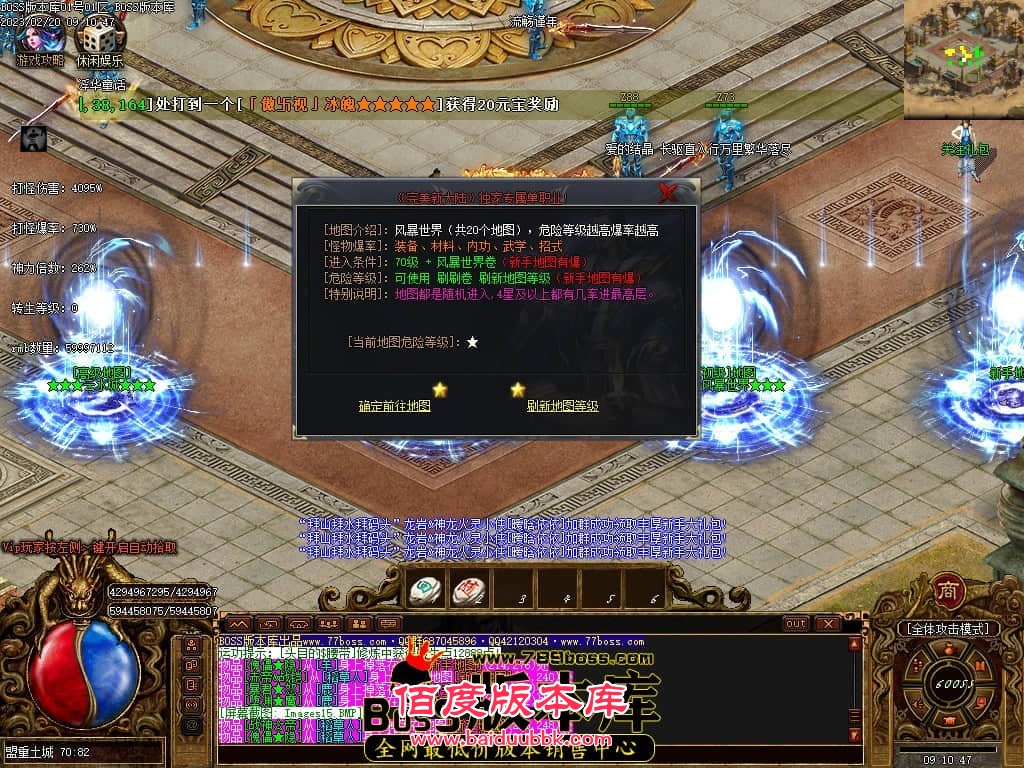Click the small helmet icon below the stairs

click(x=33, y=139)
